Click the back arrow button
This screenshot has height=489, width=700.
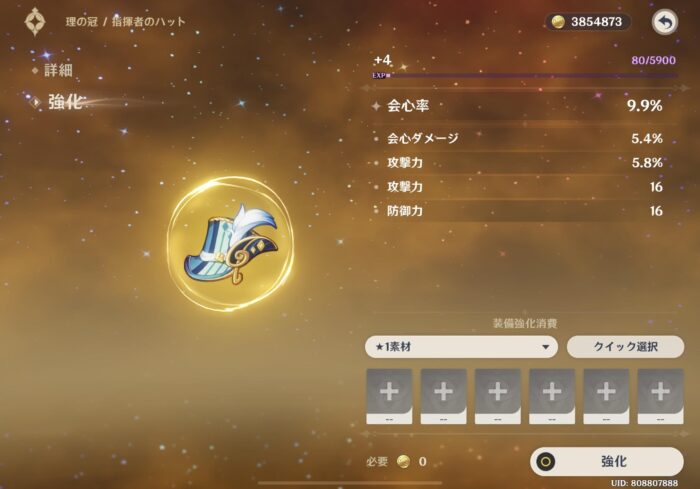click(x=664, y=22)
